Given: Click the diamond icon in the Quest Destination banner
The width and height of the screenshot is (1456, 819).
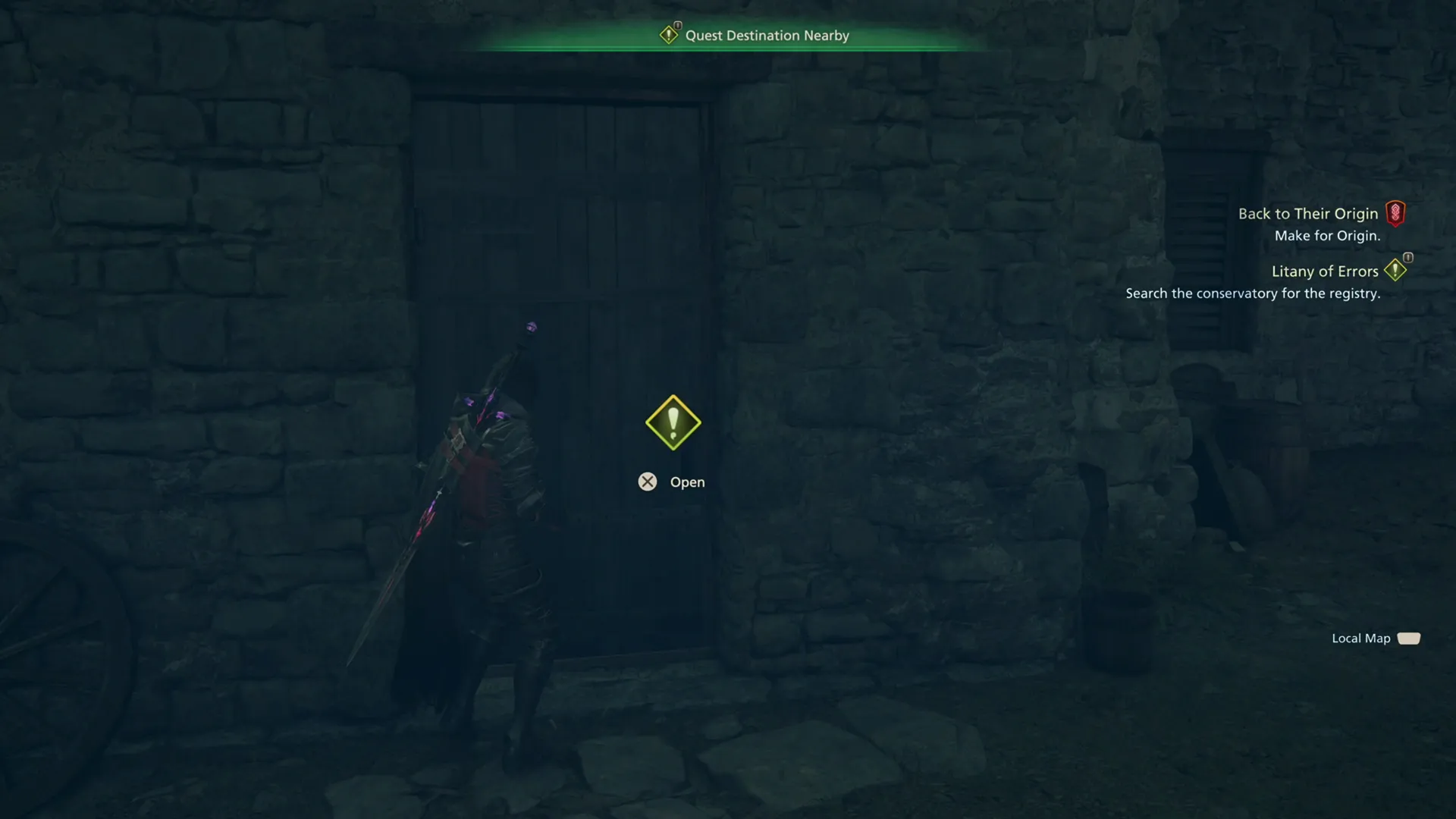Looking at the screenshot, I should [x=669, y=34].
